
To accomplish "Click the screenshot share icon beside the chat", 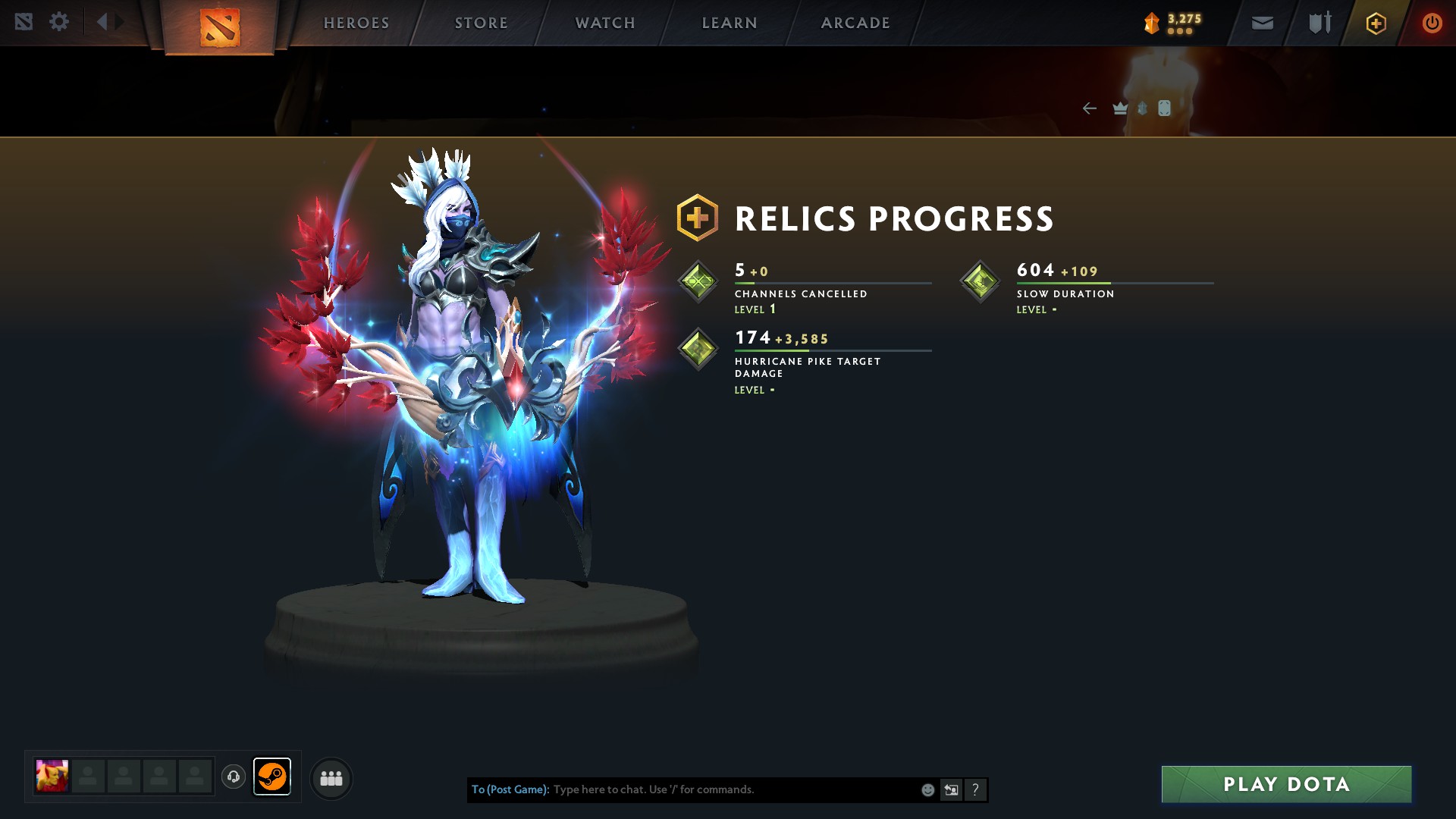I will coord(950,789).
